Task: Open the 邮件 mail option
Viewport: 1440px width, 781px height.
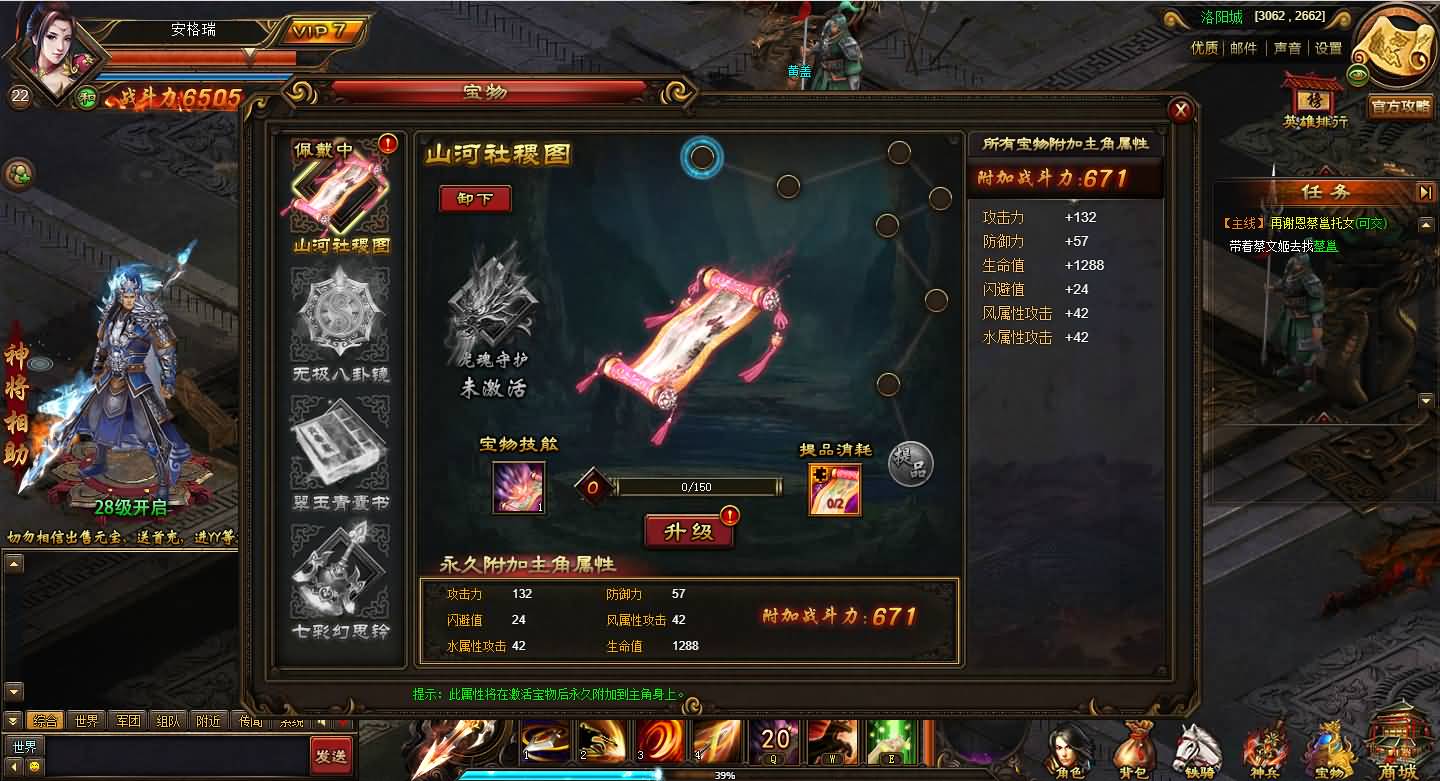Action: pos(1244,47)
